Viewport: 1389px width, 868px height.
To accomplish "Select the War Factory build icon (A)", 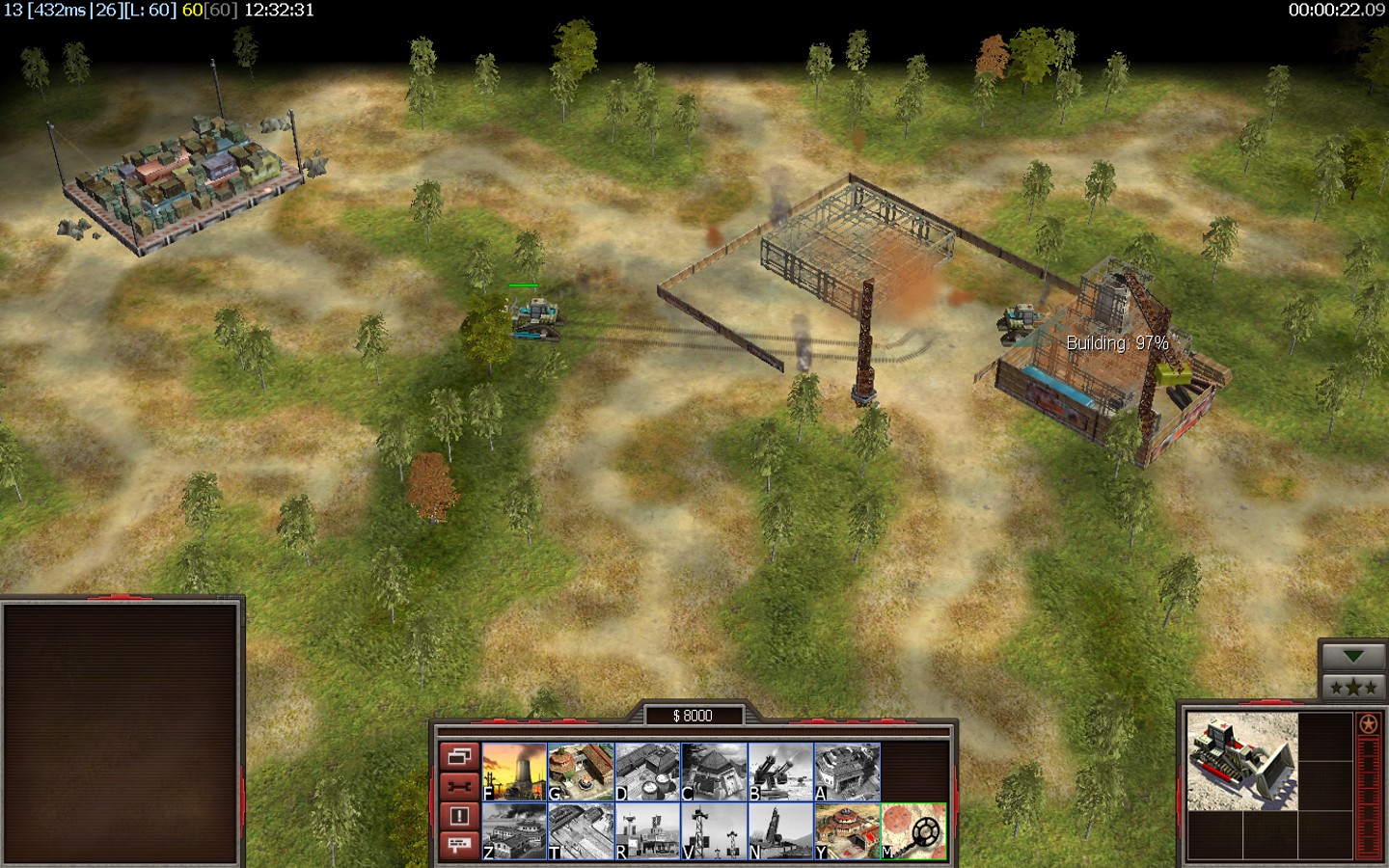I will (x=847, y=772).
